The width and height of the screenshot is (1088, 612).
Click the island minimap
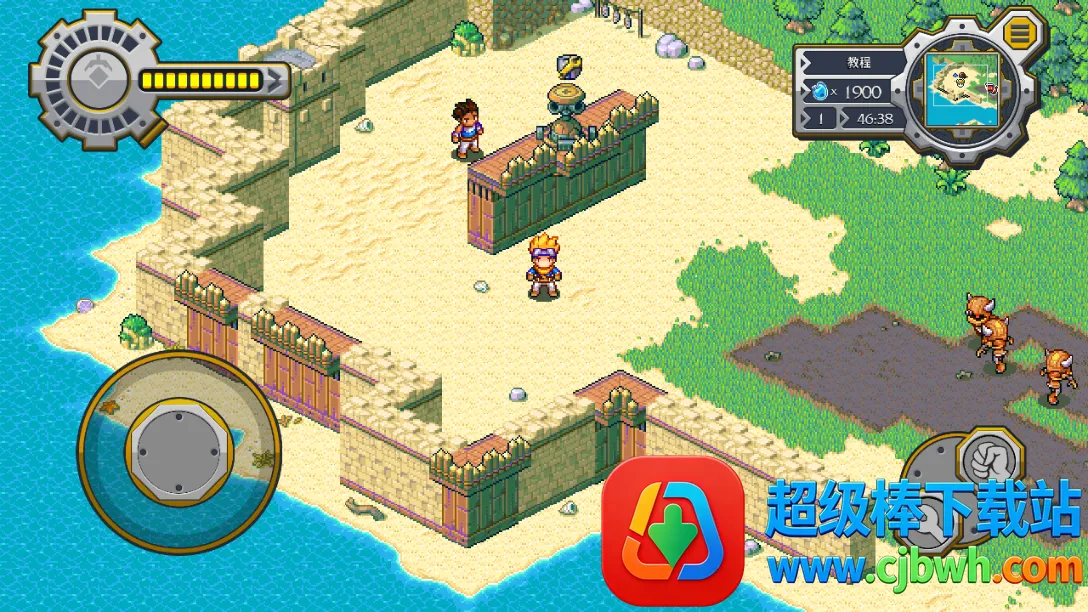click(960, 90)
